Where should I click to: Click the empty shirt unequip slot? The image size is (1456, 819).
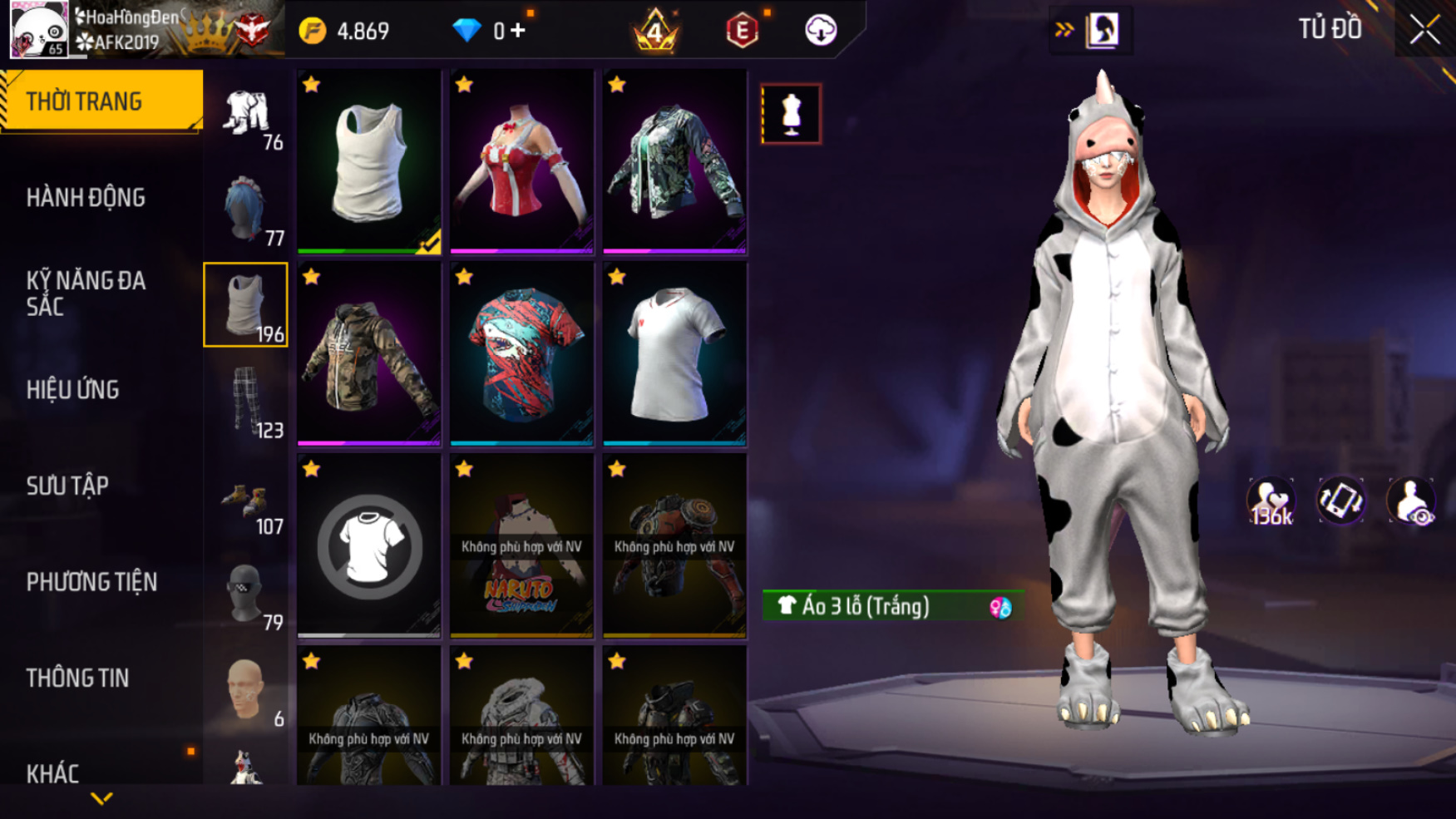368,546
